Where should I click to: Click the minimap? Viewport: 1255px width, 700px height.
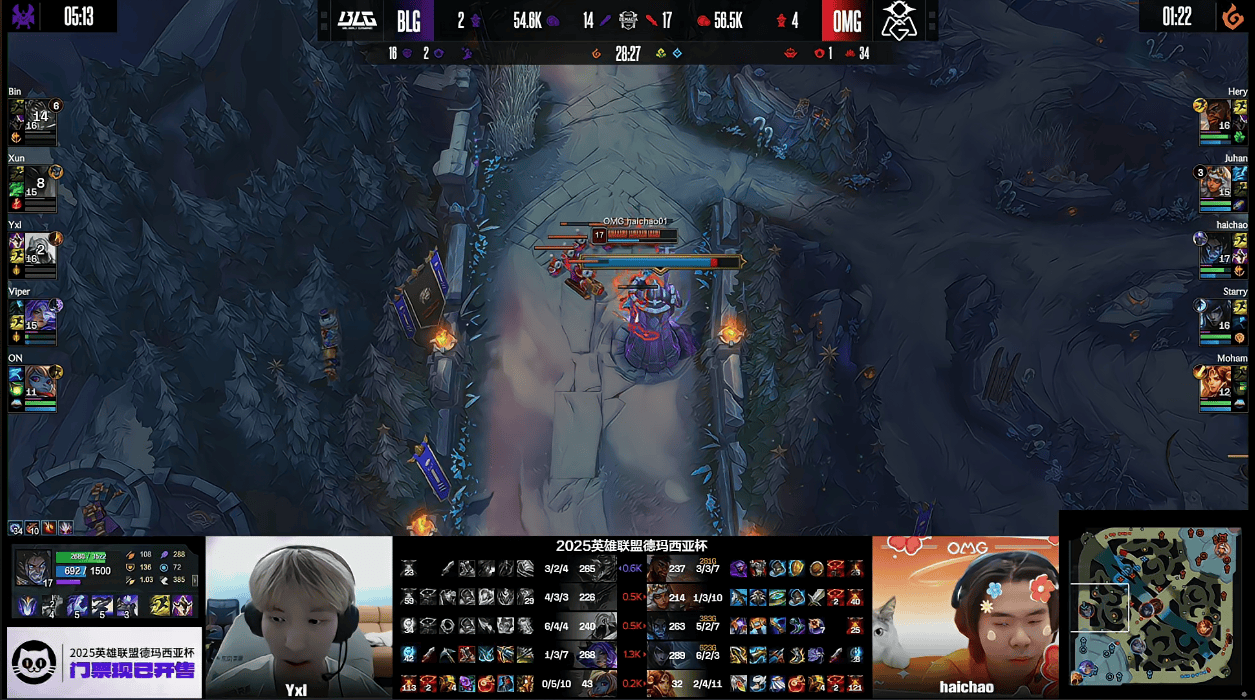click(x=1156, y=606)
